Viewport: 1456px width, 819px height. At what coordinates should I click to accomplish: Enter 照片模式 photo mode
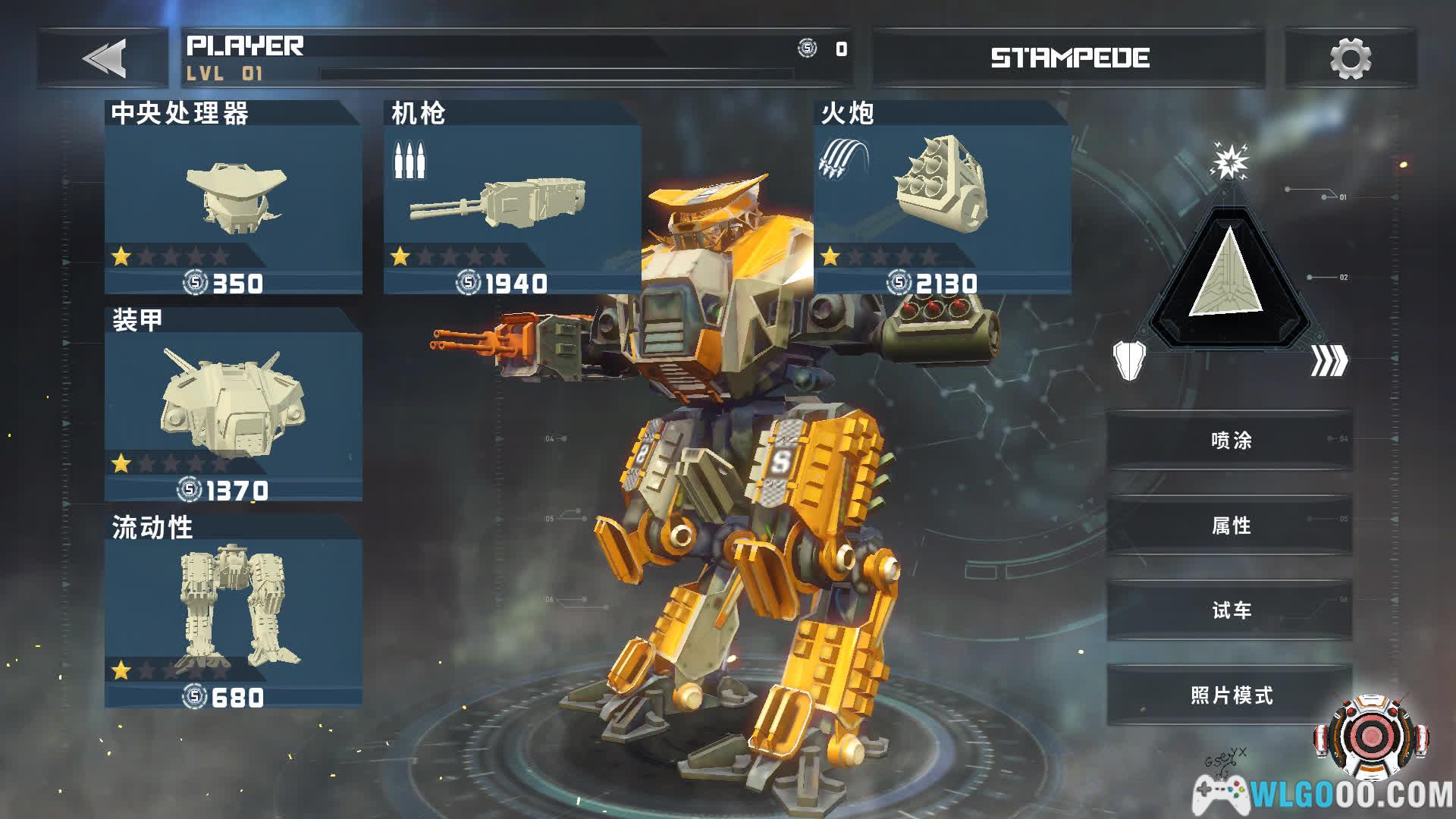(1230, 695)
